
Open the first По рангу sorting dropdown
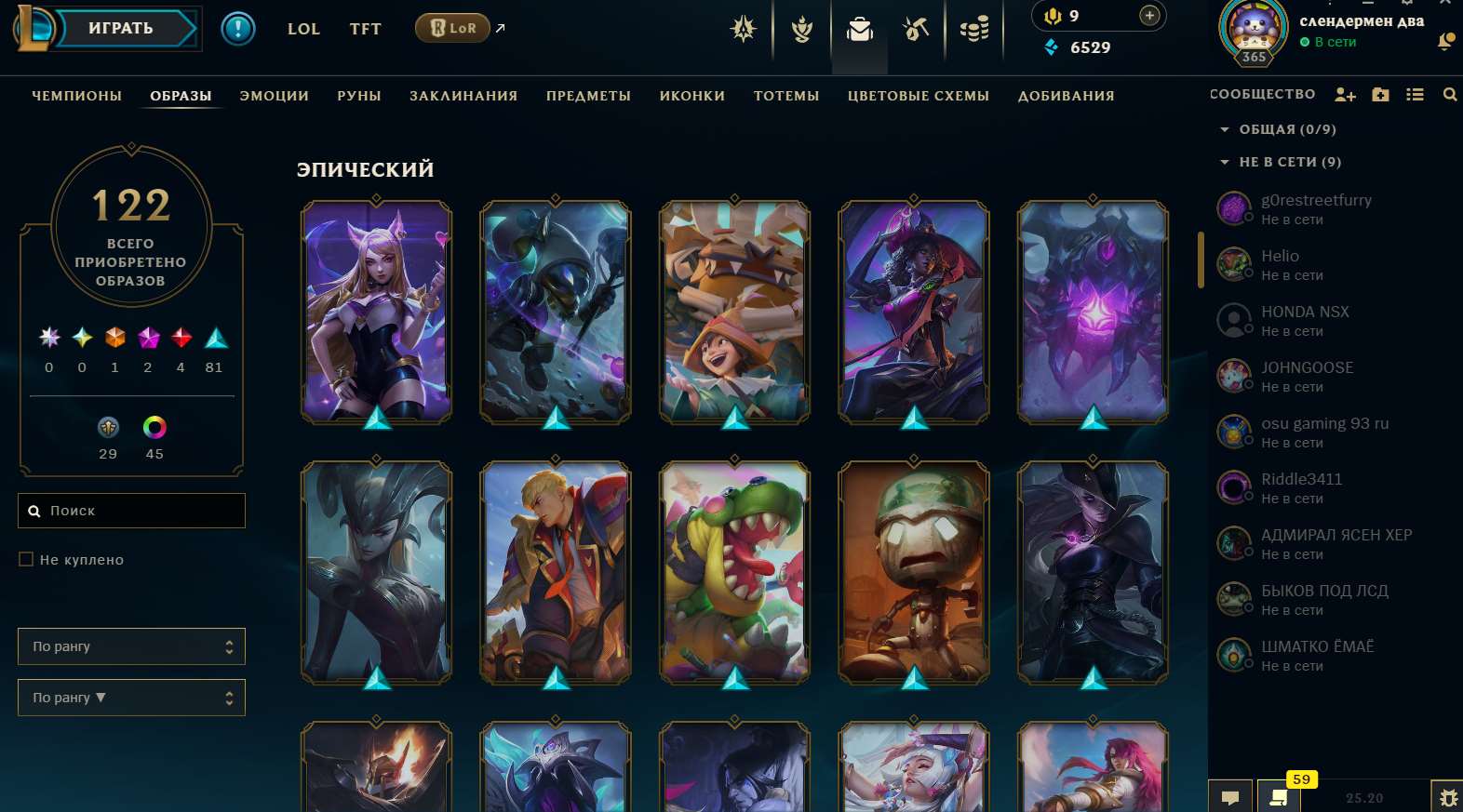coord(131,646)
